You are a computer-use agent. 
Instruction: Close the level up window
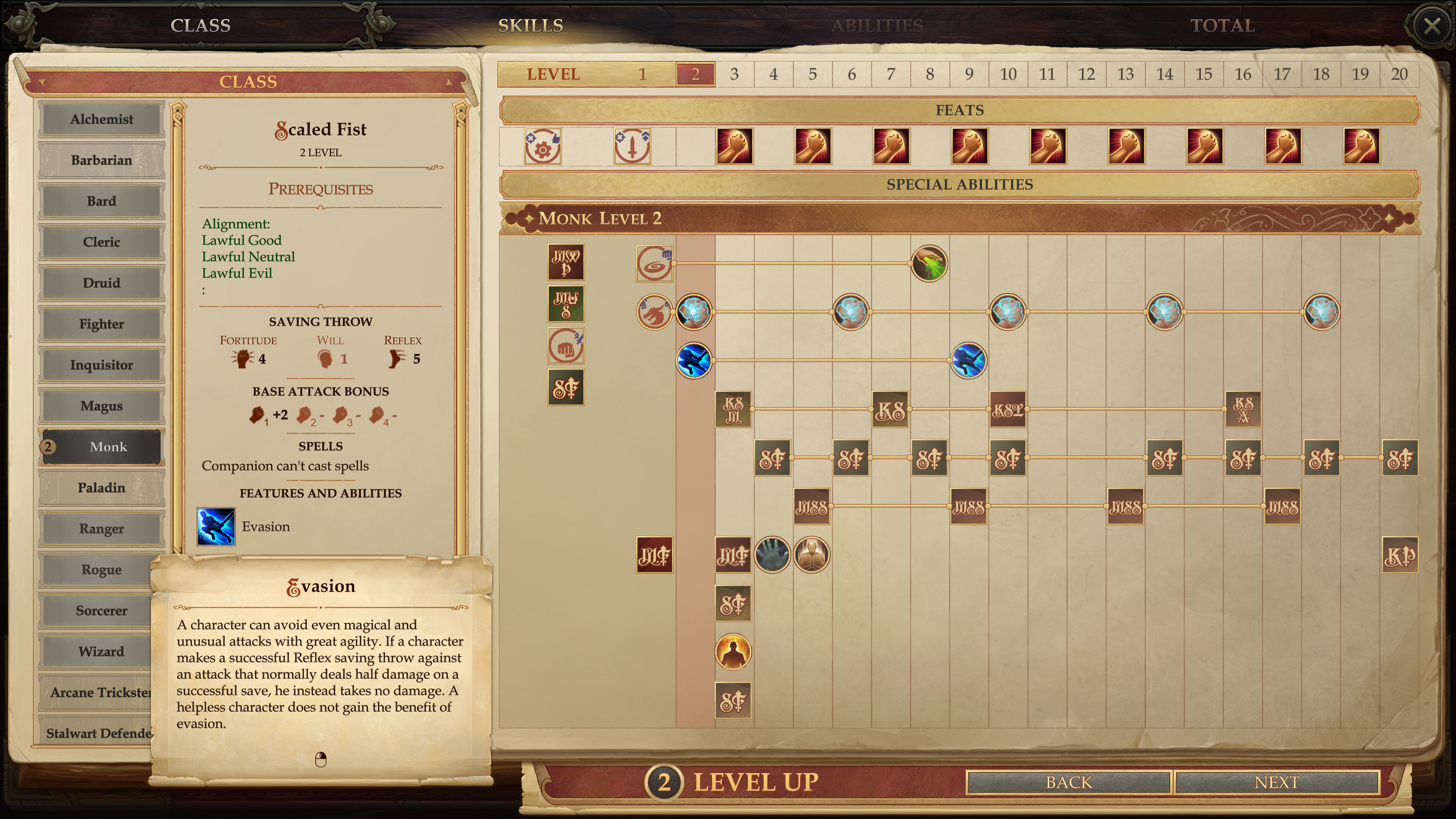[1431, 25]
